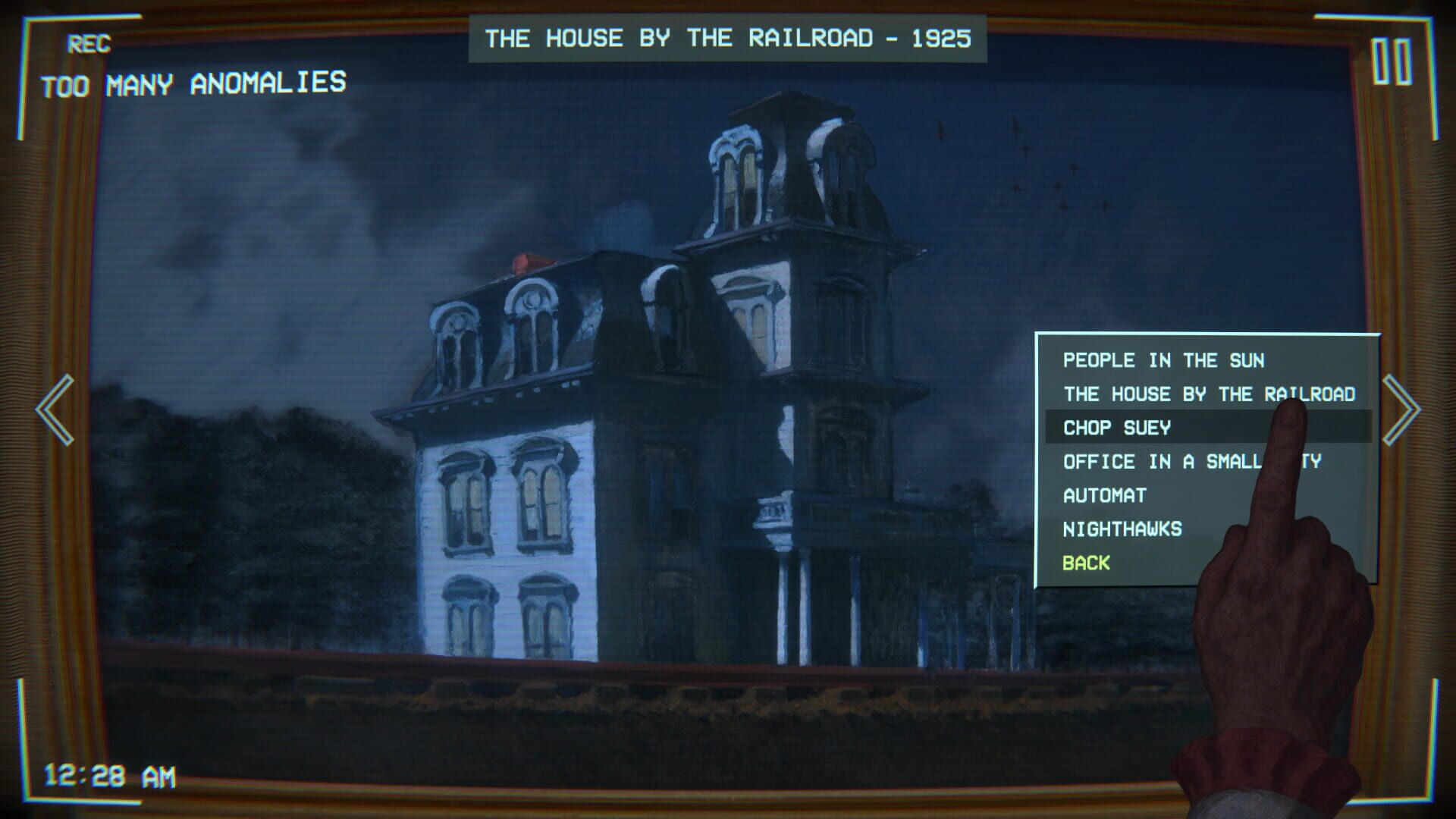Navigate to next painting with right arrow
The width and height of the screenshot is (1456, 819).
(1402, 409)
